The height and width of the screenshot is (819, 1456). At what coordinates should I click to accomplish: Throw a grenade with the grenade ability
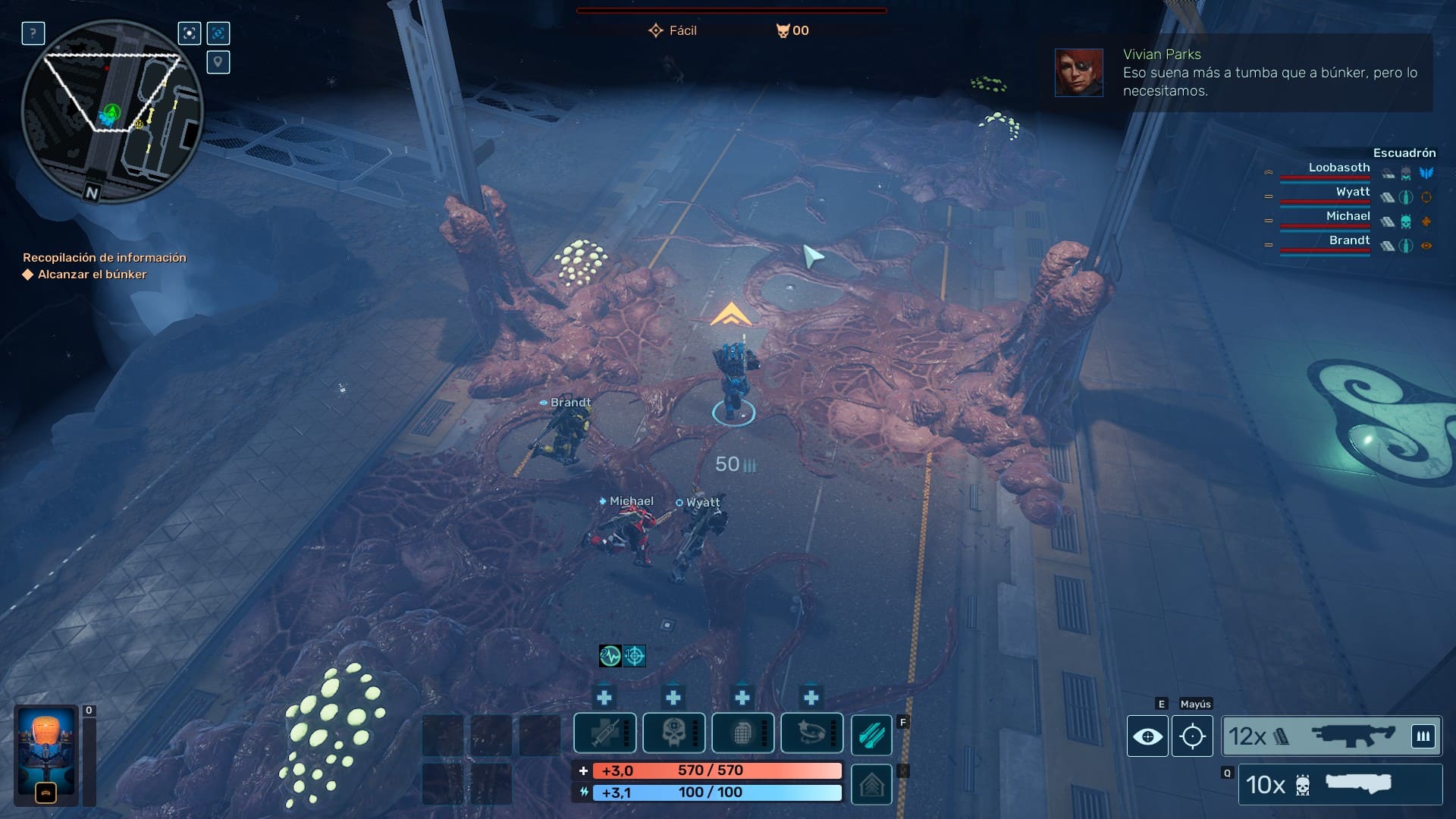[742, 733]
